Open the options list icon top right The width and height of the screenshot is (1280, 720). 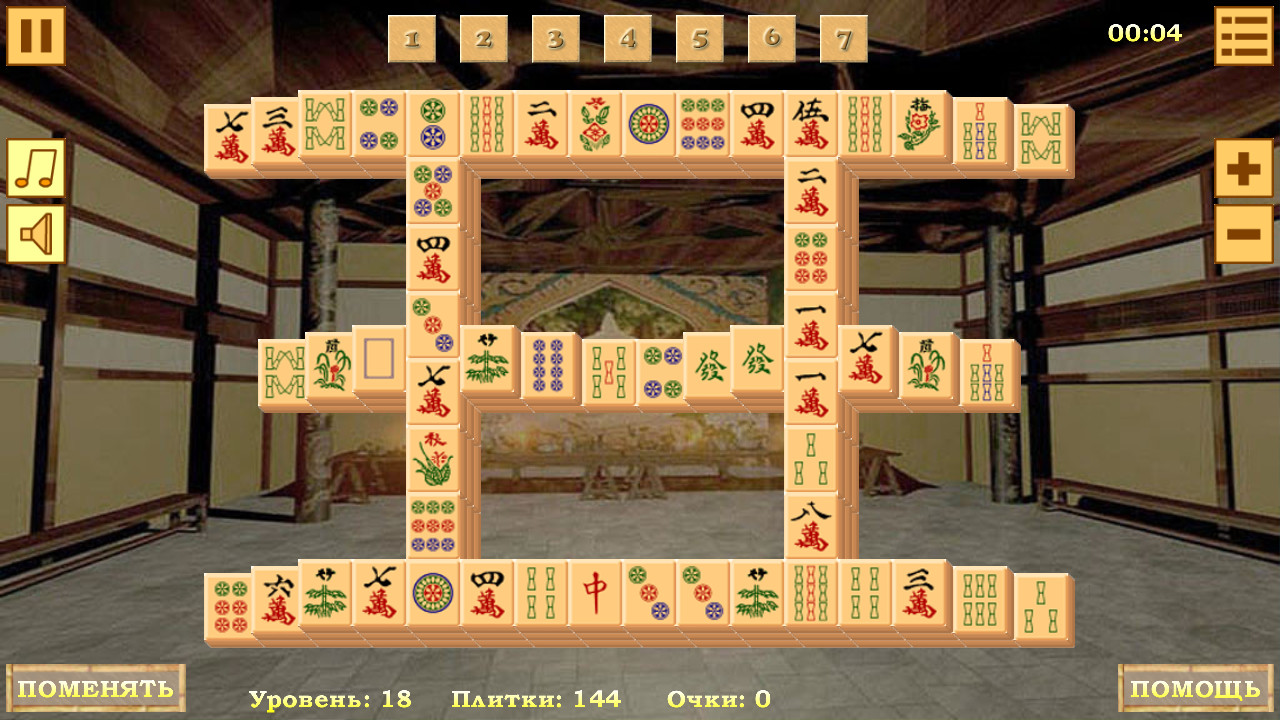click(x=1243, y=33)
